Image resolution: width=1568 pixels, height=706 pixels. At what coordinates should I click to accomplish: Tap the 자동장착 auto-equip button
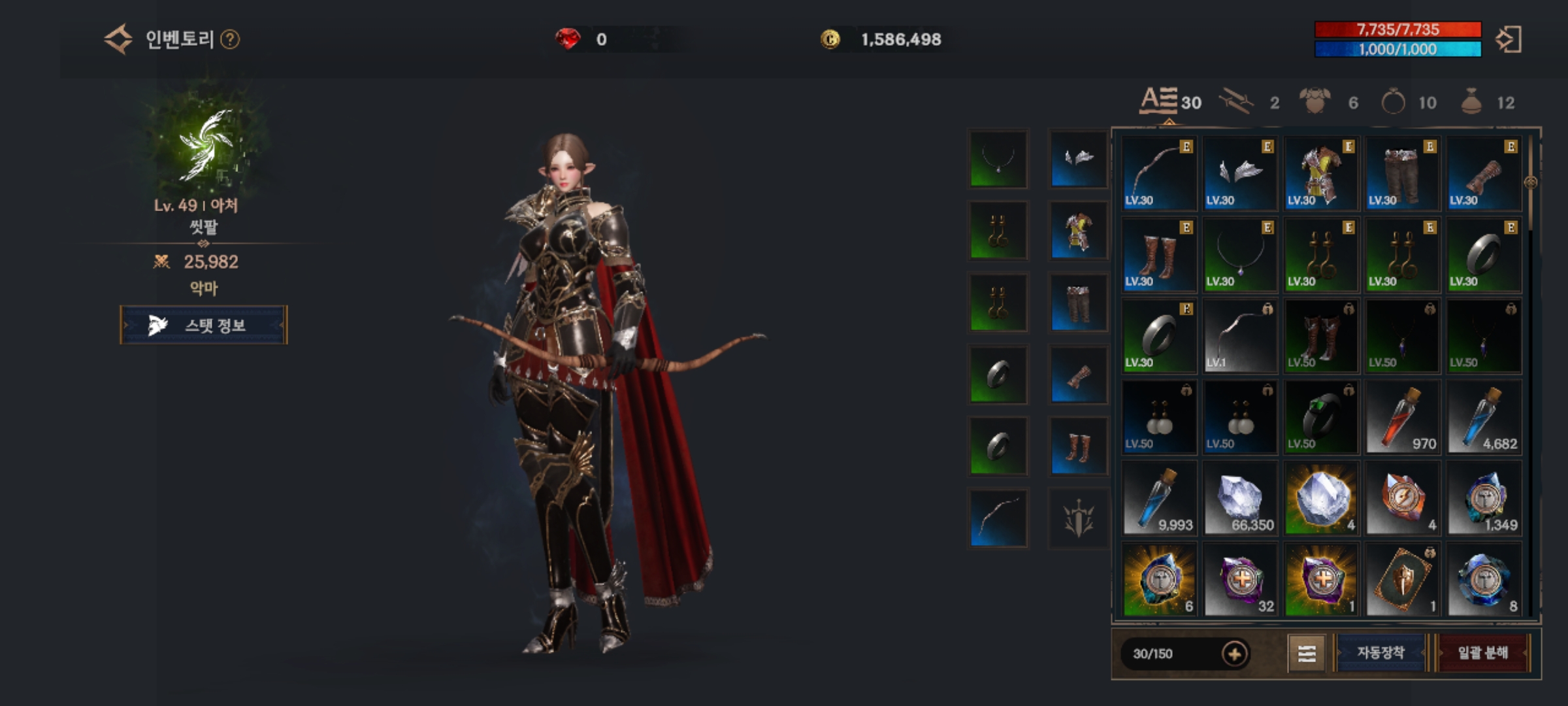click(1380, 652)
